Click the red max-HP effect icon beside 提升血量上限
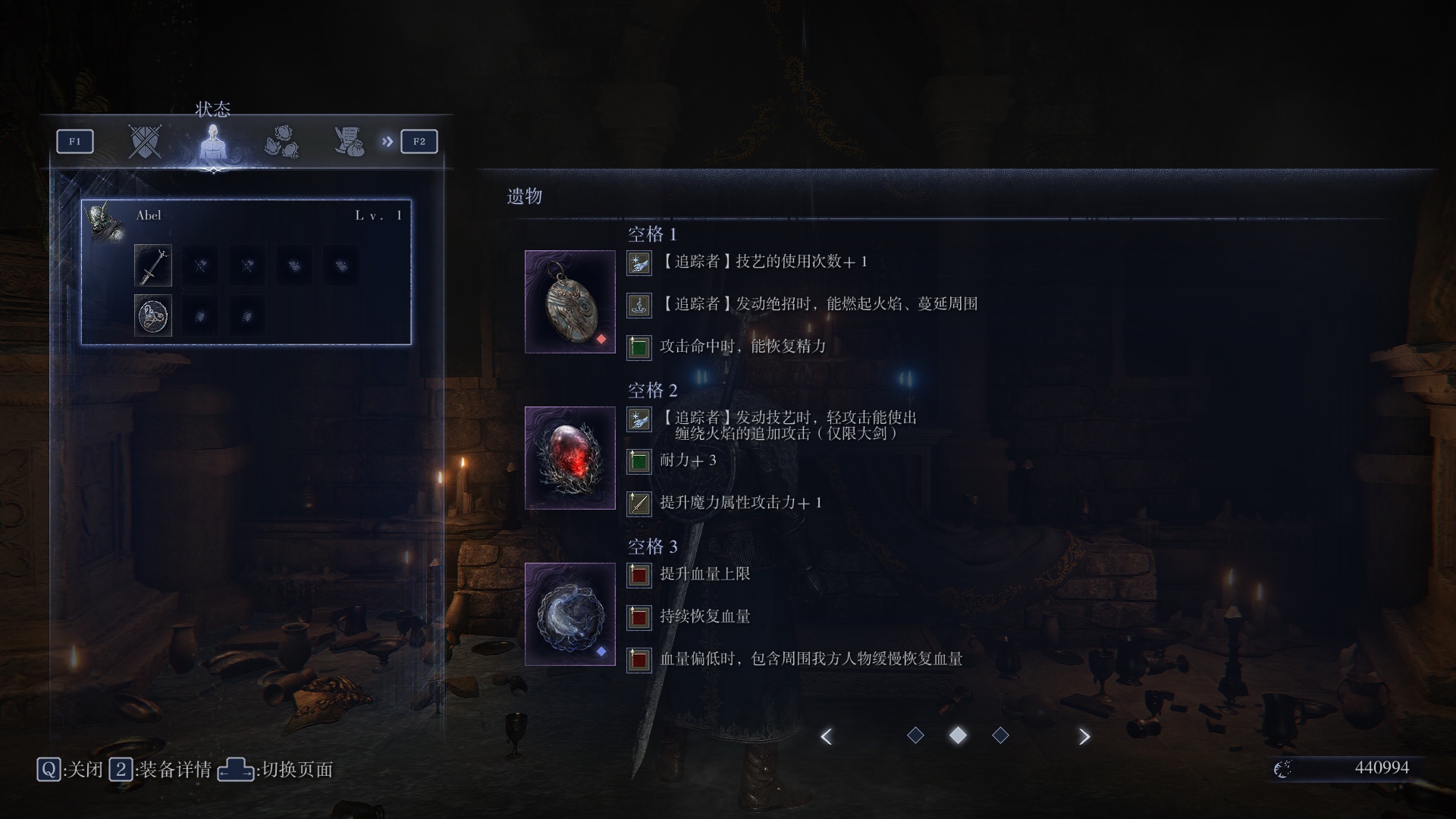Screen dimensions: 1456x819 point(639,576)
